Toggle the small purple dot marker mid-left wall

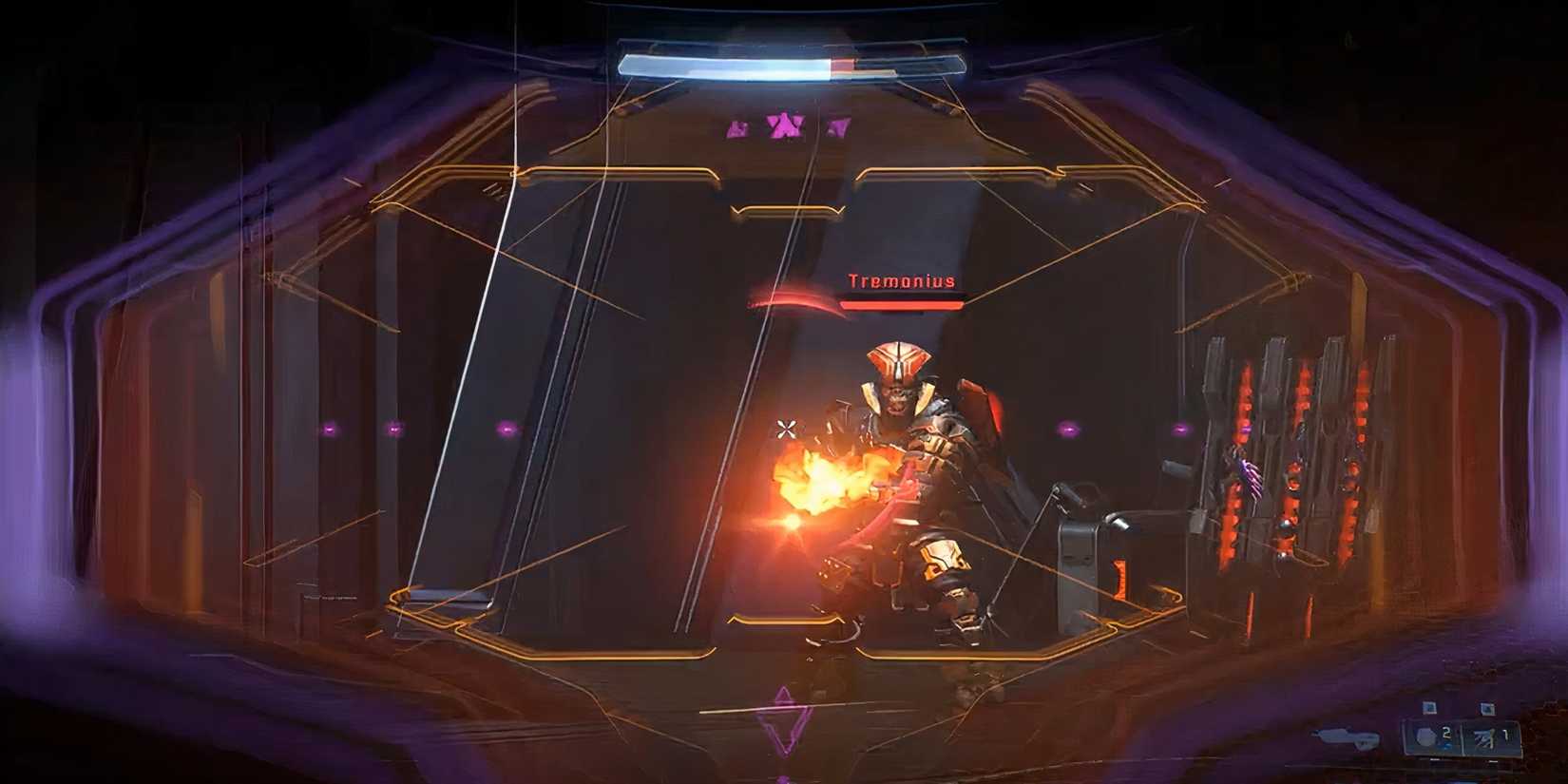pyautogui.click(x=507, y=430)
